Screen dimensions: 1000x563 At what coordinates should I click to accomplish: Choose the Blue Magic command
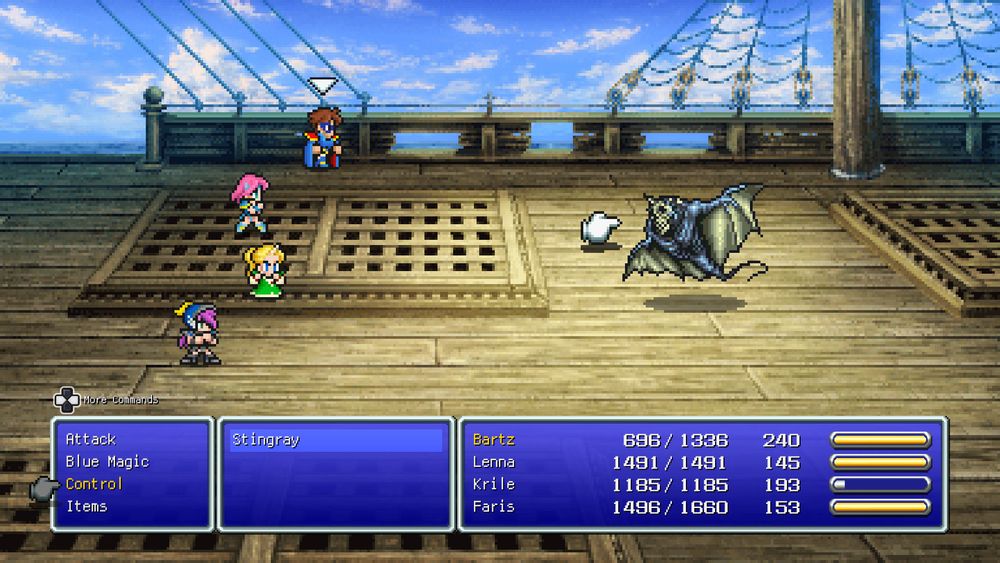point(107,462)
